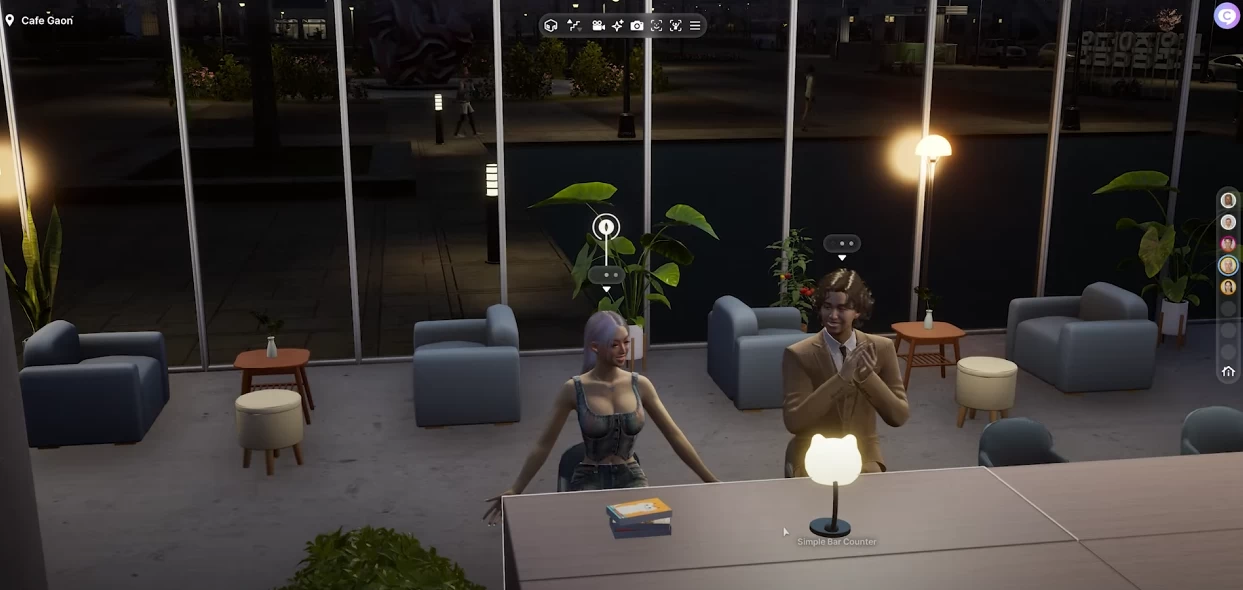Click the purple C profile badge
Image resolution: width=1243 pixels, height=590 pixels.
(x=1226, y=16)
